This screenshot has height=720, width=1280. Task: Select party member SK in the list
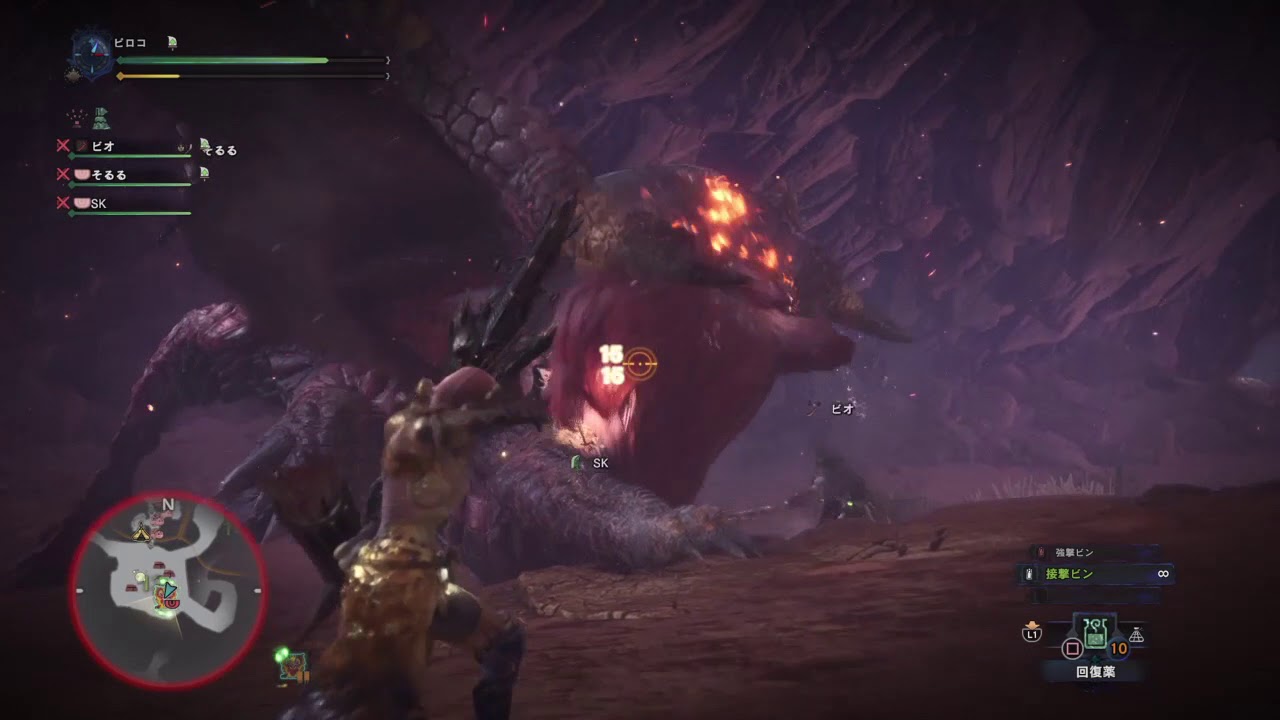(98, 204)
